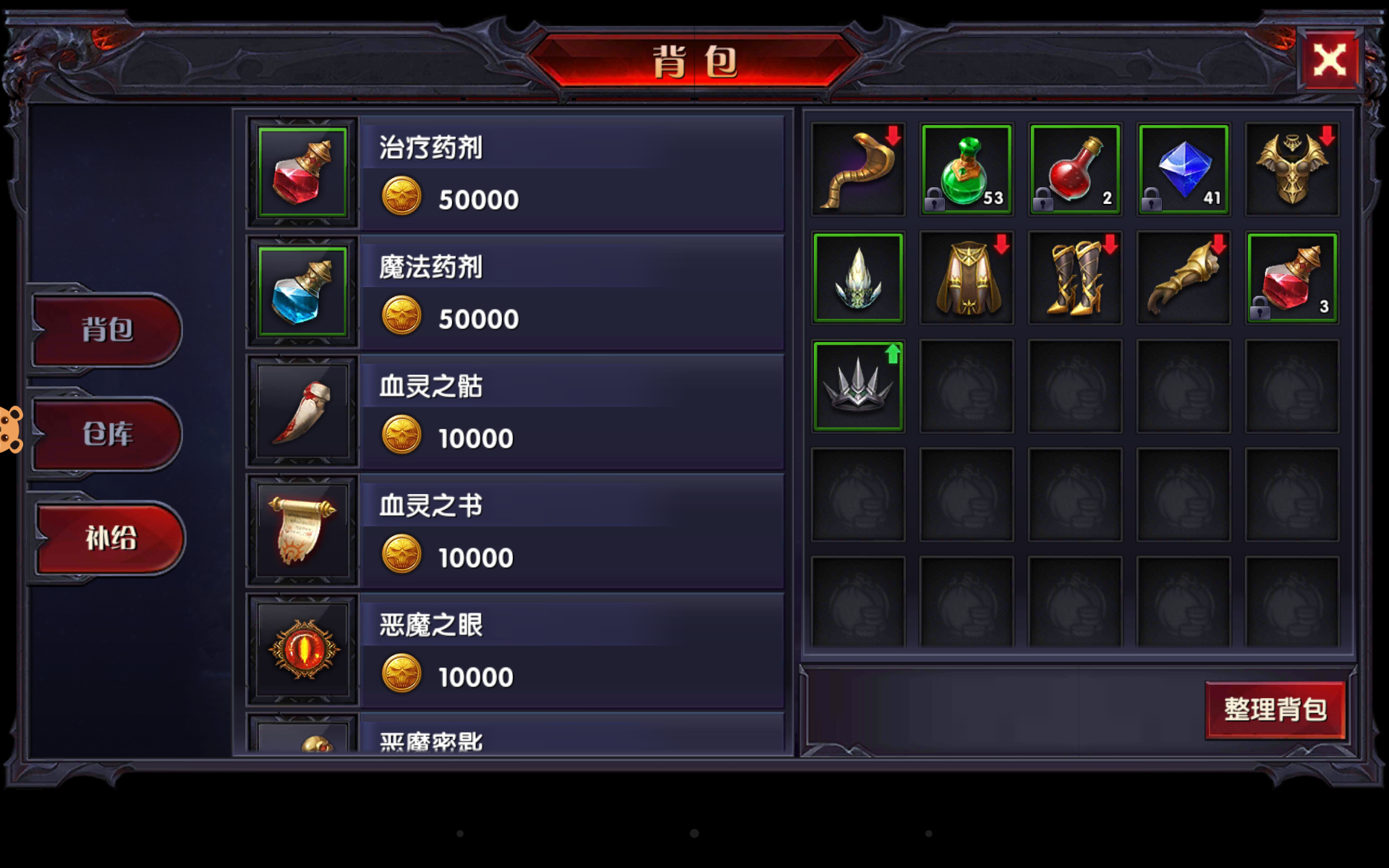Viewport: 1389px width, 868px height.
Task: Open the 补给 tab
Action: point(109,538)
